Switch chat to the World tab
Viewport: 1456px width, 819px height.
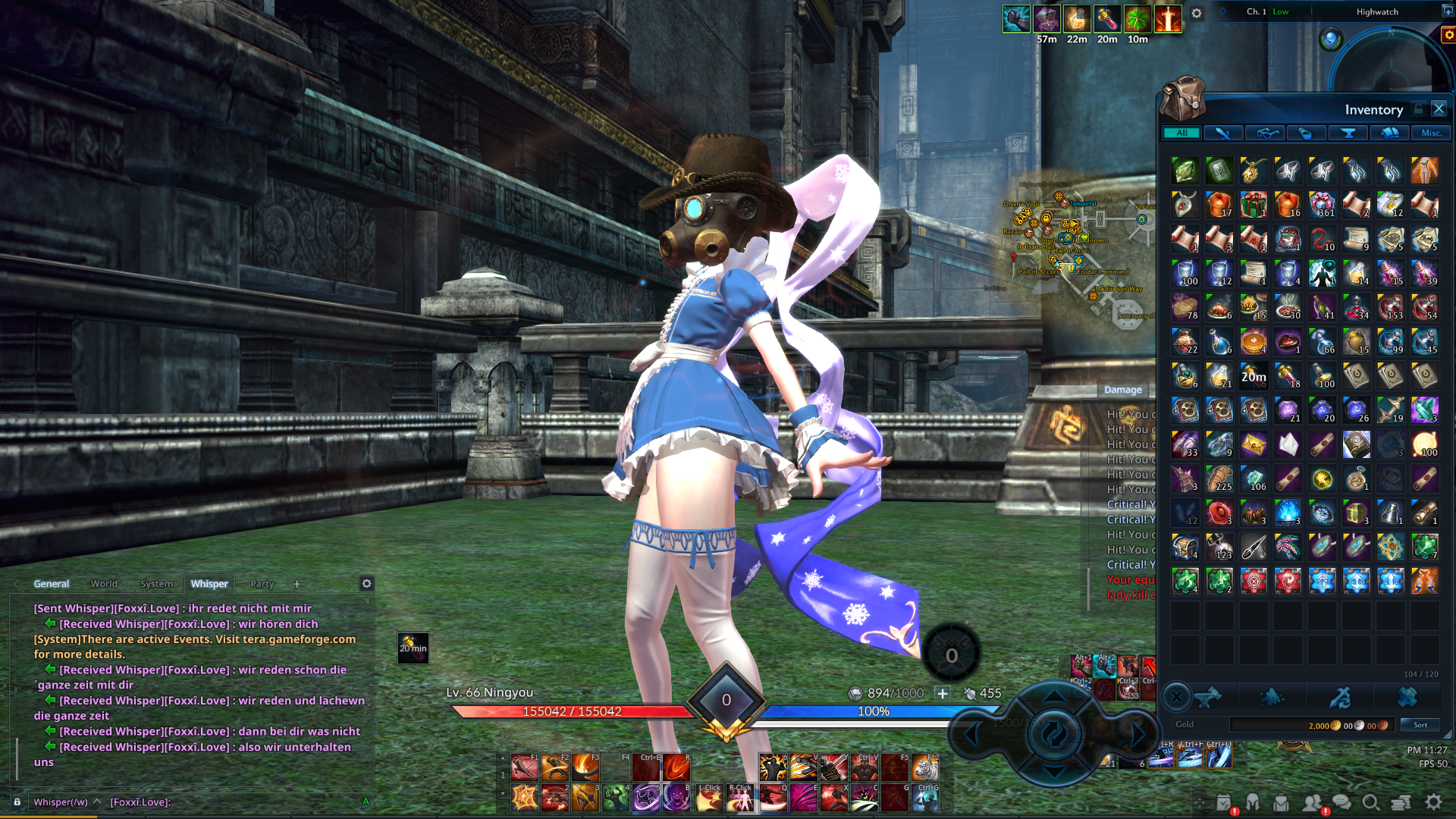(x=104, y=584)
